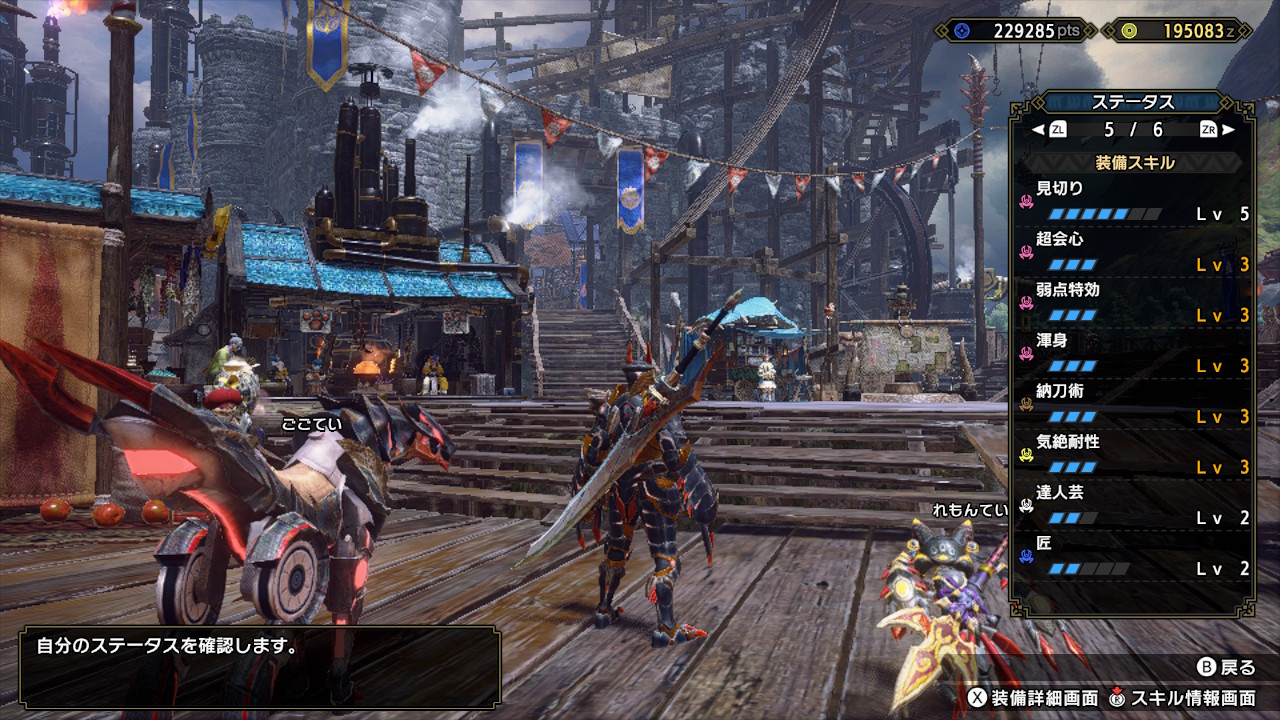Image resolution: width=1280 pixels, height=720 pixels.
Task: Click 戻る to go back
Action: point(1225,667)
